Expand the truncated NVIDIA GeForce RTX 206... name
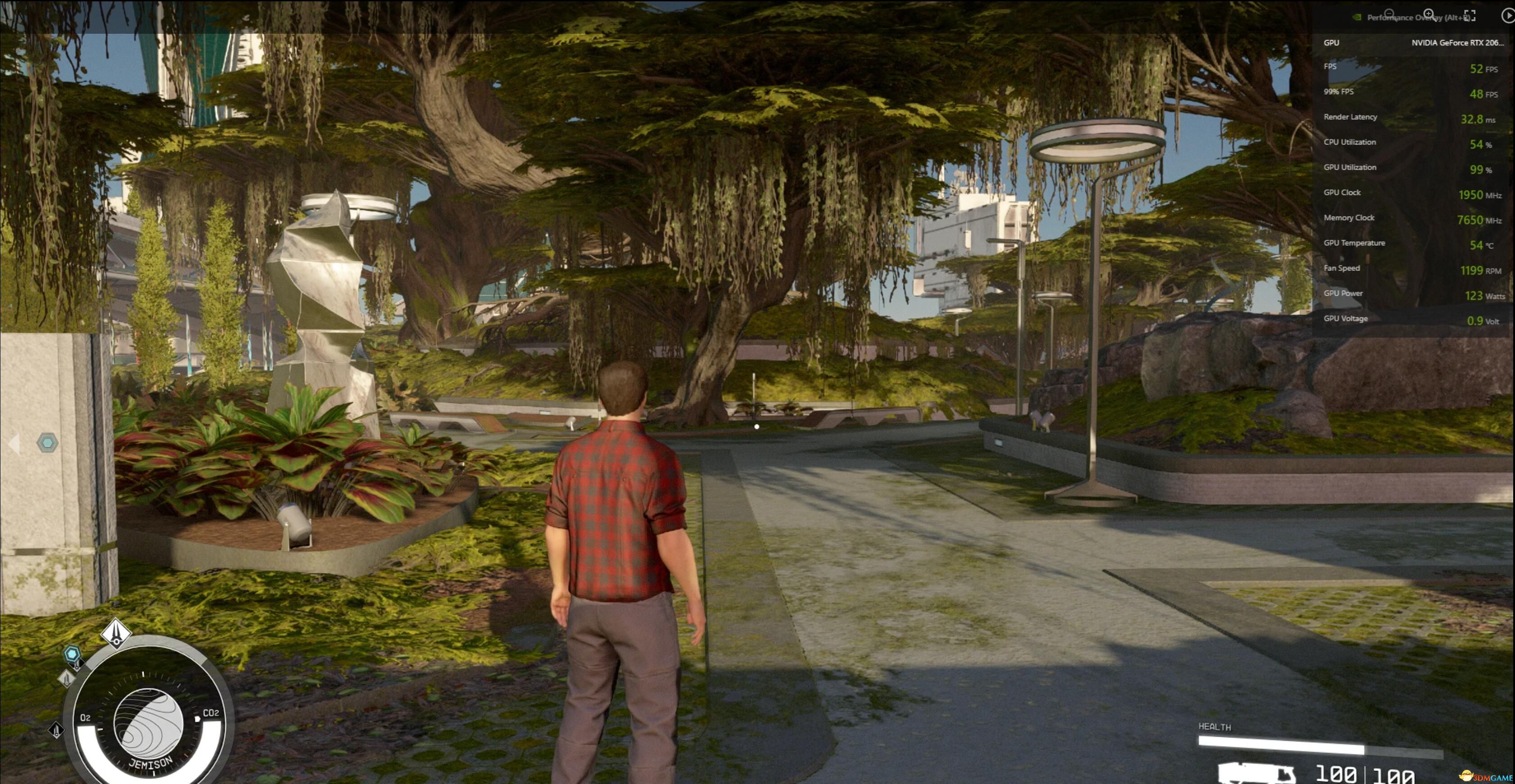1515x784 pixels. tap(1457, 43)
